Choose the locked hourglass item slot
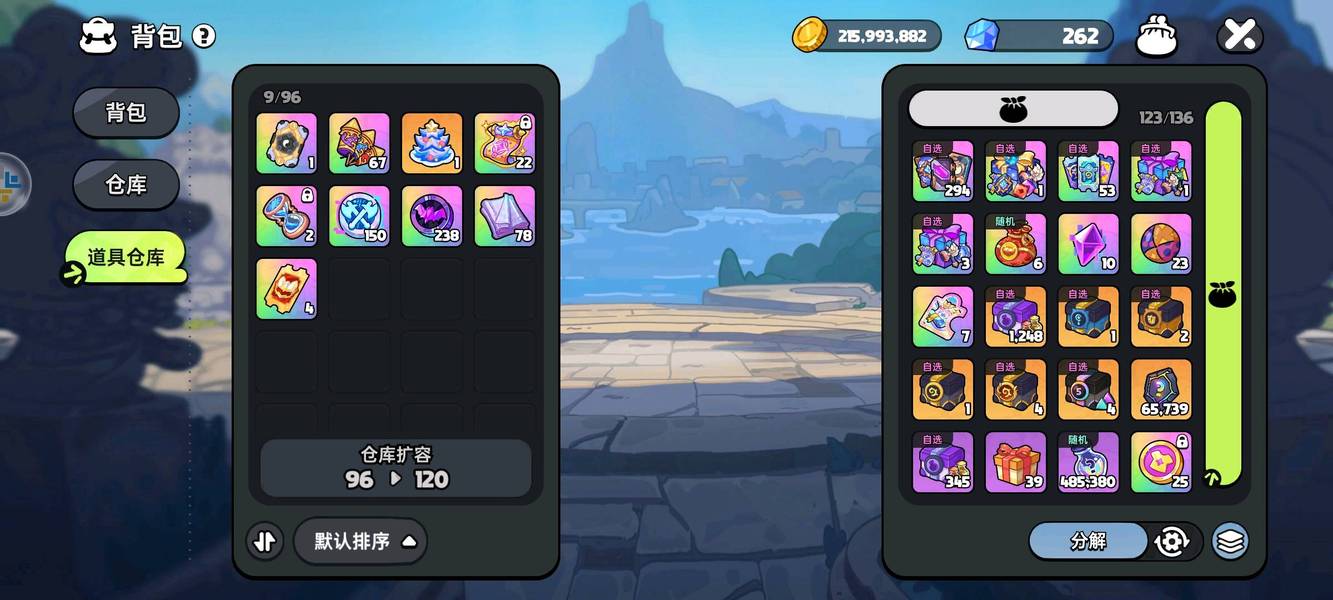 (x=286, y=216)
